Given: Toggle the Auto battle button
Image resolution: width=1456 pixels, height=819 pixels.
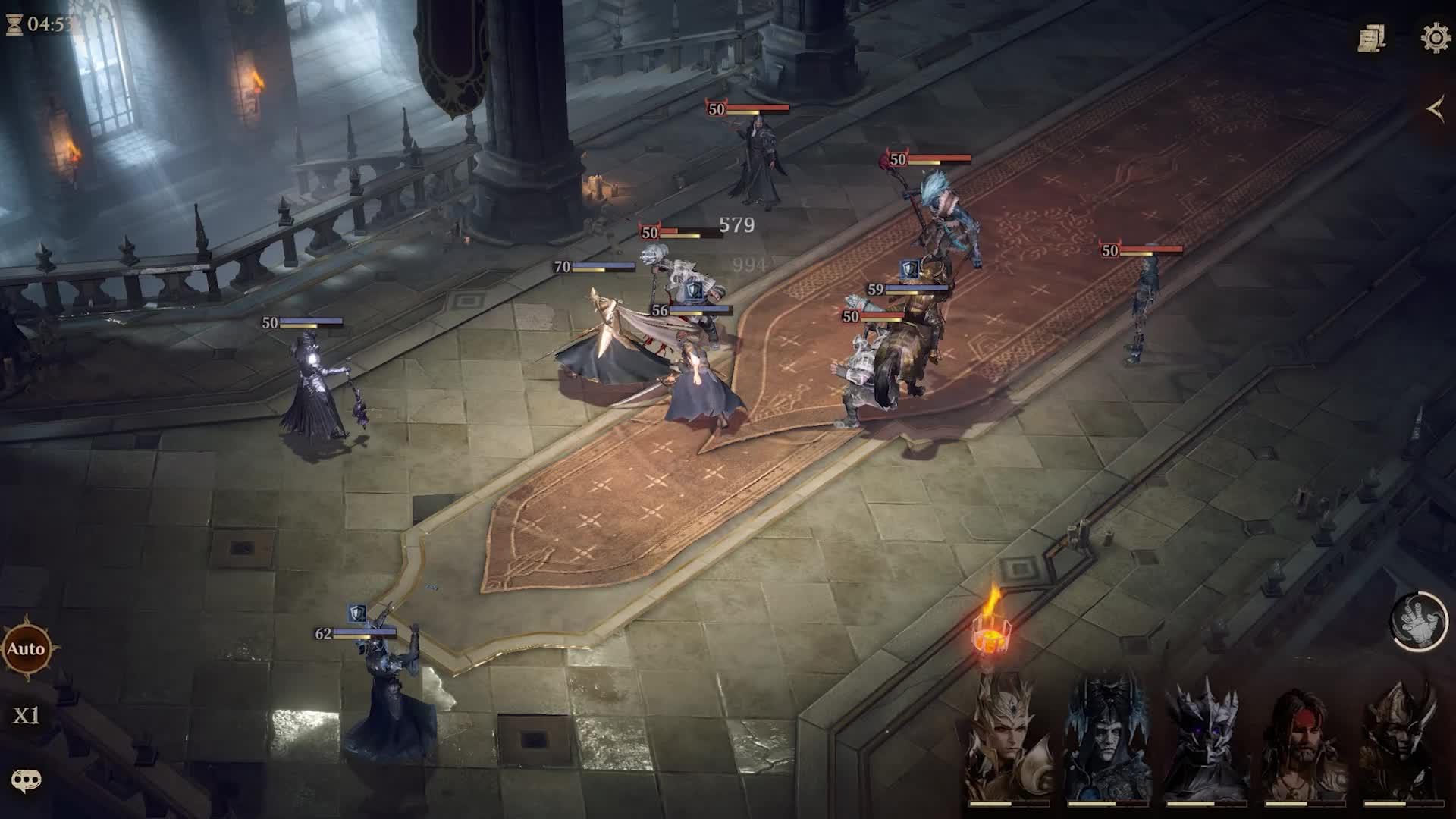Looking at the screenshot, I should tap(27, 649).
